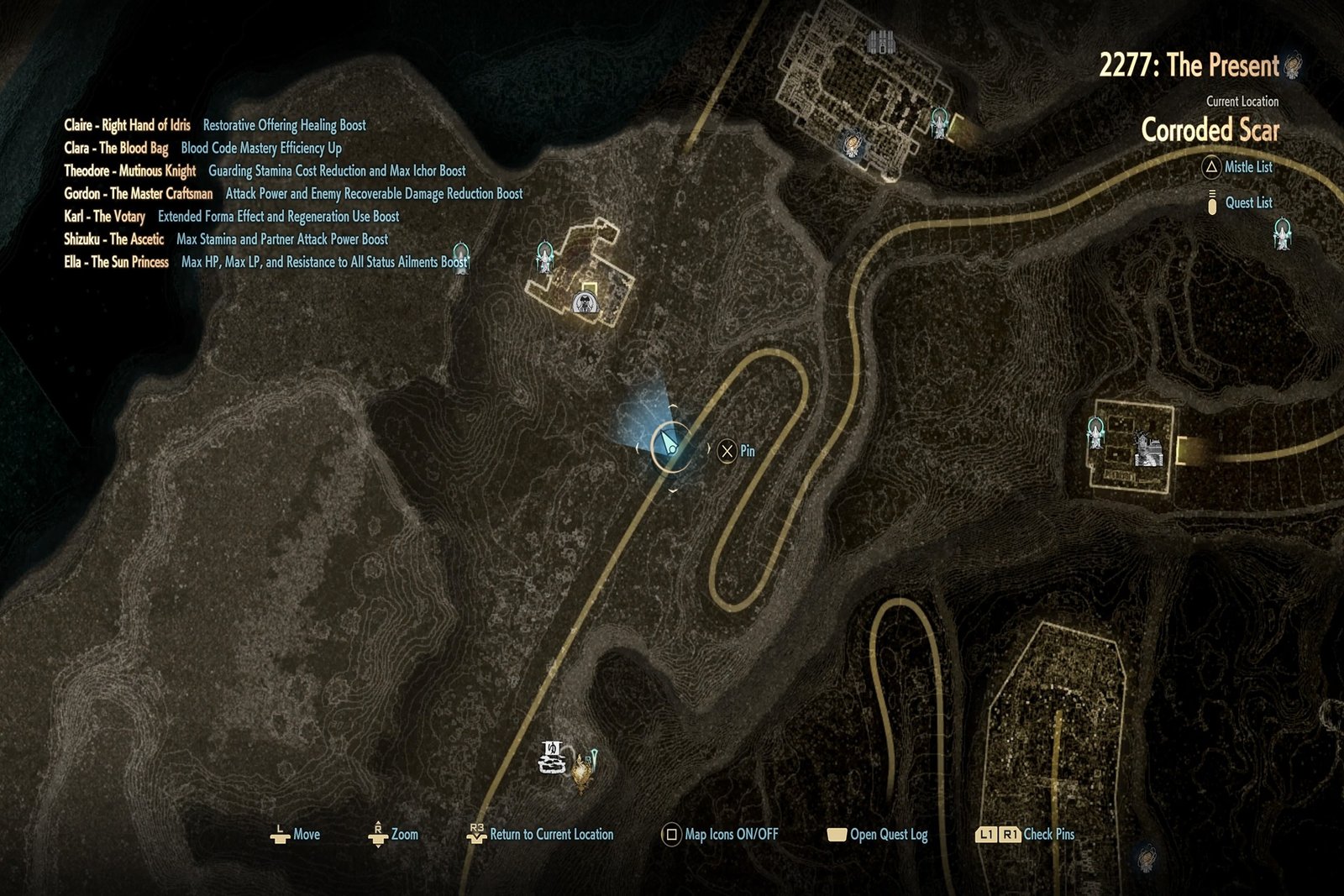Select the mistle marker at the ruined compound
1344x896 pixels.
click(x=544, y=257)
